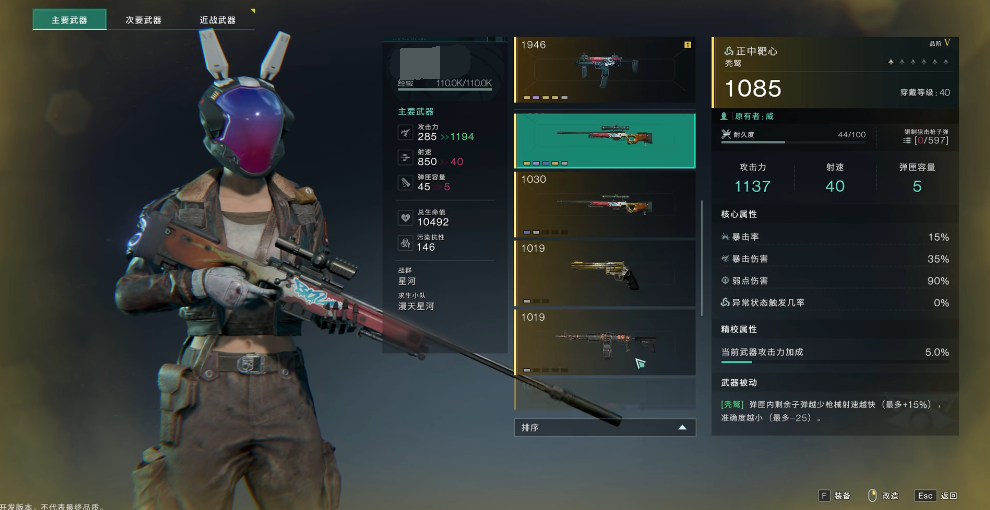
Task: Select the 主要武器 tab
Action: pos(69,20)
